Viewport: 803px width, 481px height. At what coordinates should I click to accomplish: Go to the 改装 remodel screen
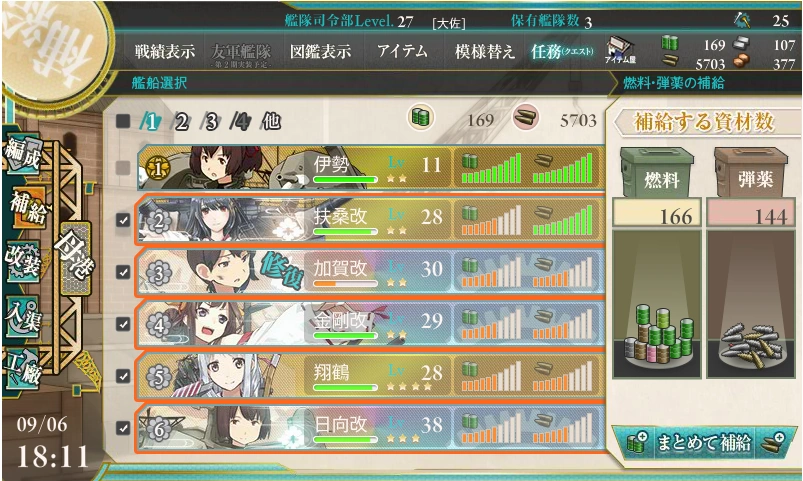(x=25, y=257)
